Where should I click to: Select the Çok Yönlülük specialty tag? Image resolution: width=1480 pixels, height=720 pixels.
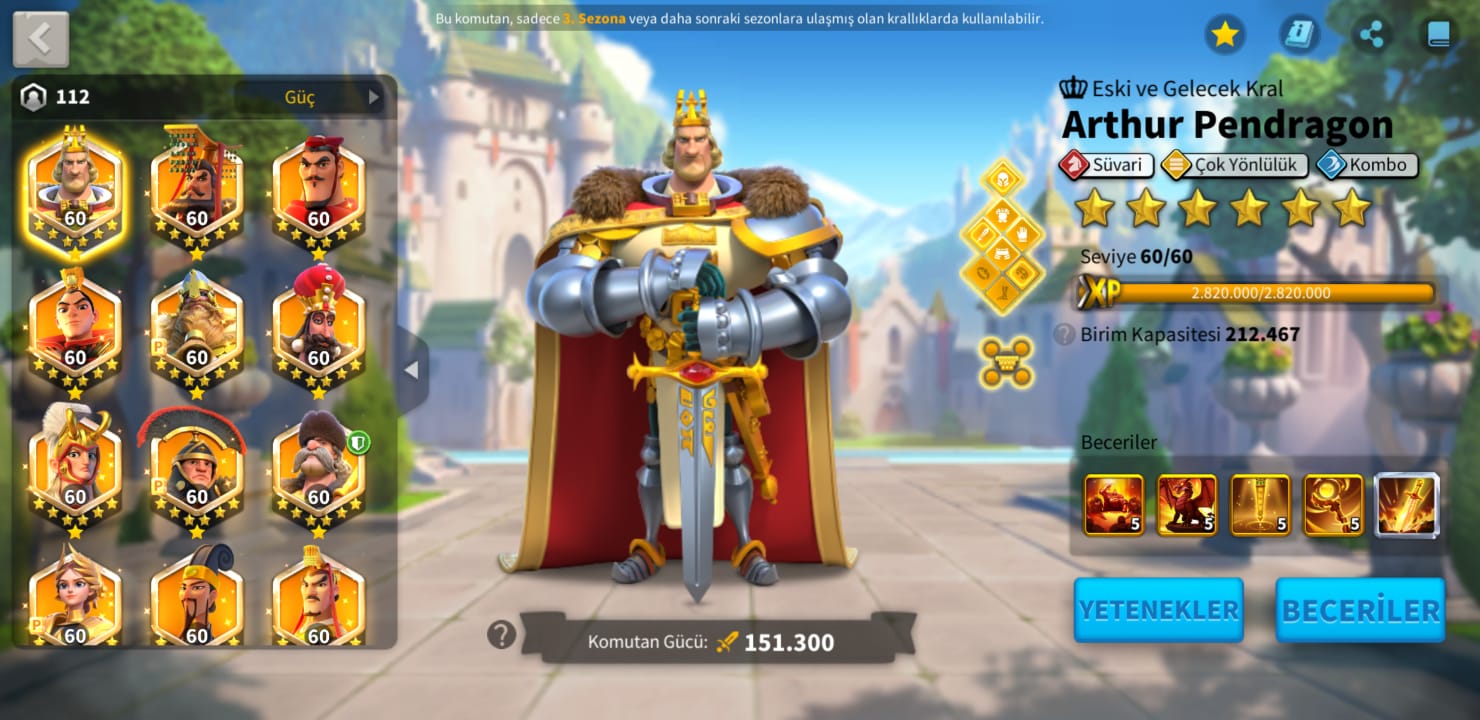pos(1234,165)
